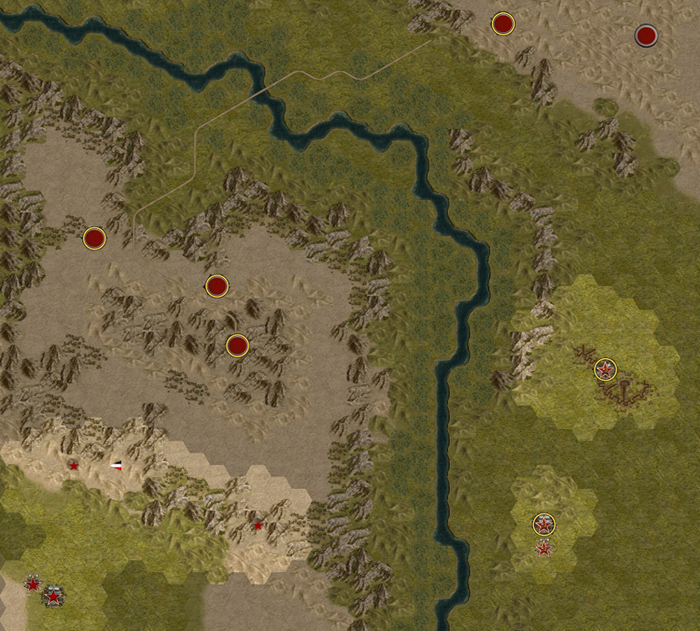Select the grey-rimmed red circle map marker
700x631 pixels.
point(646,36)
